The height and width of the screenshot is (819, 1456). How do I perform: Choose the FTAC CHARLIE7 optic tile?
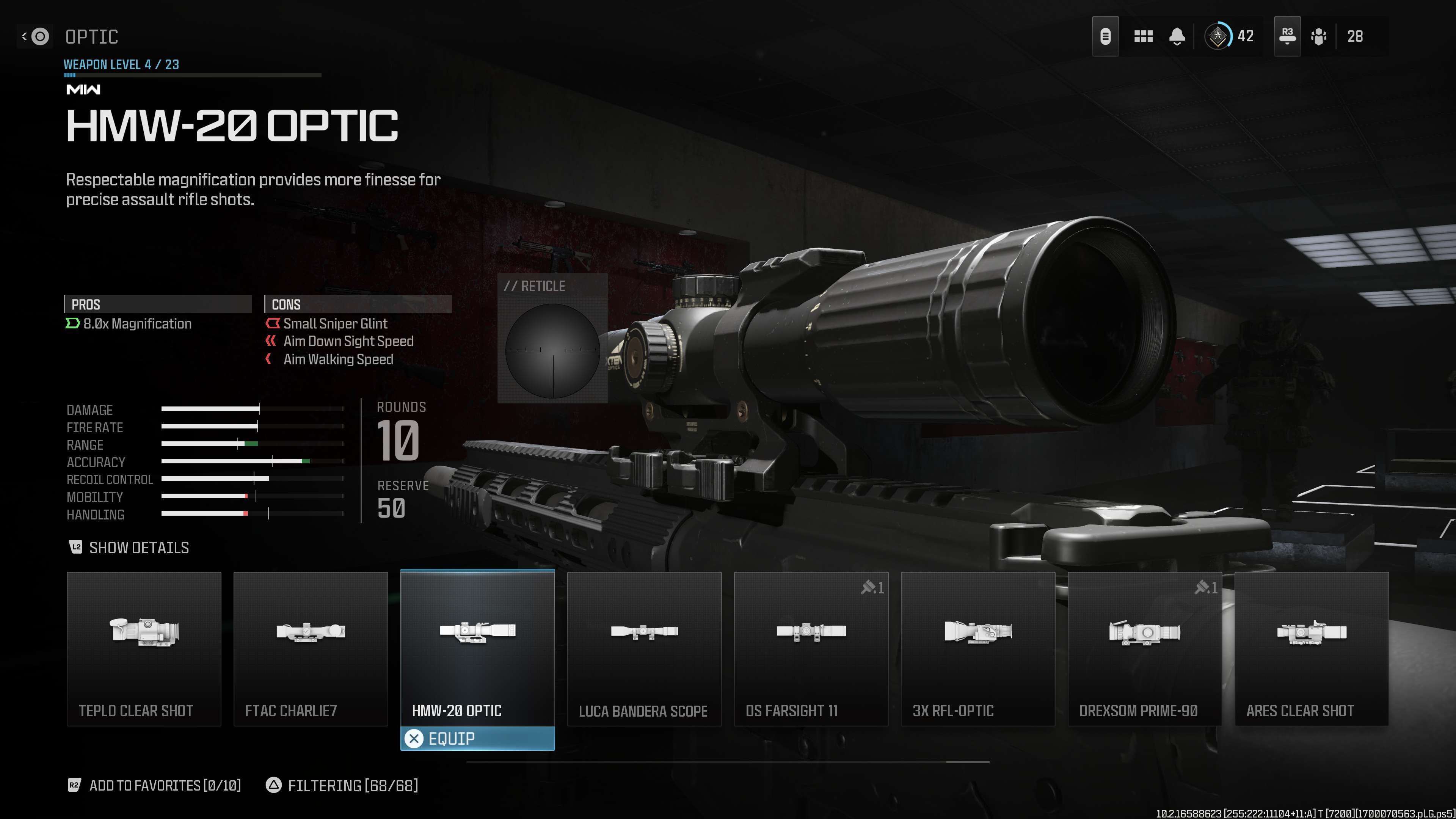(x=310, y=648)
